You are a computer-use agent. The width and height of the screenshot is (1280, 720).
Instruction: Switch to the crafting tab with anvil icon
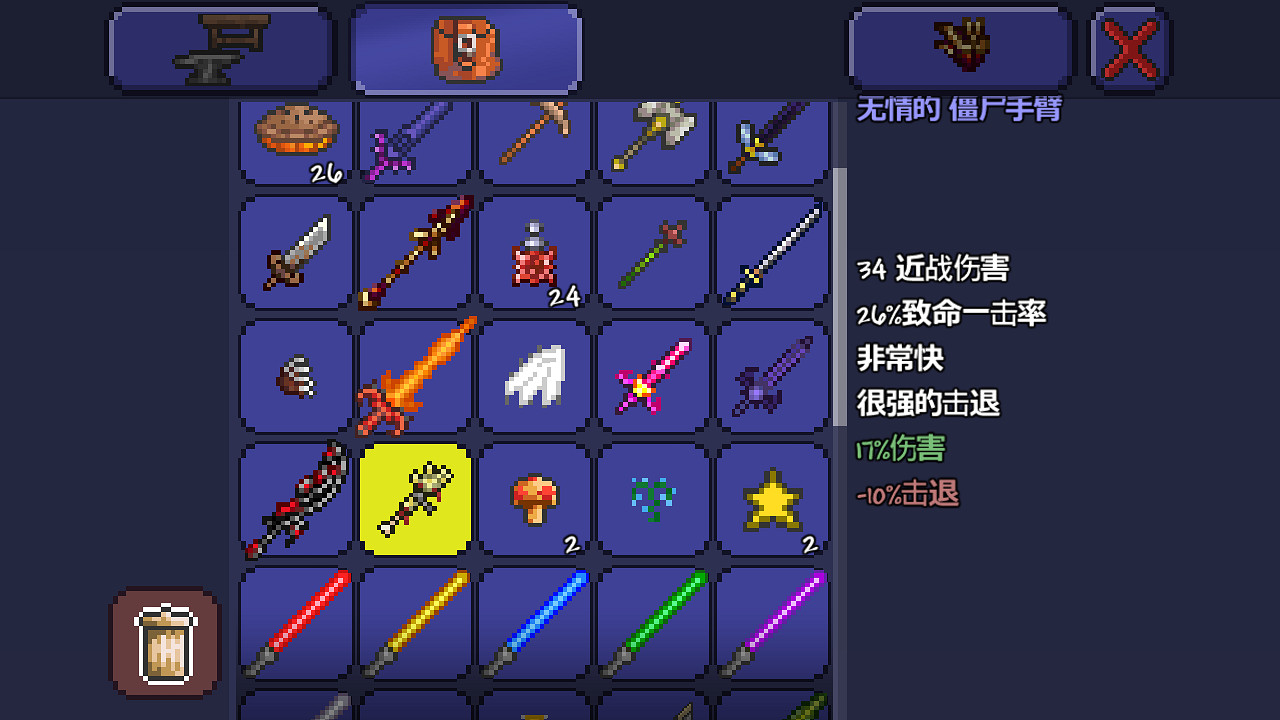coord(220,47)
